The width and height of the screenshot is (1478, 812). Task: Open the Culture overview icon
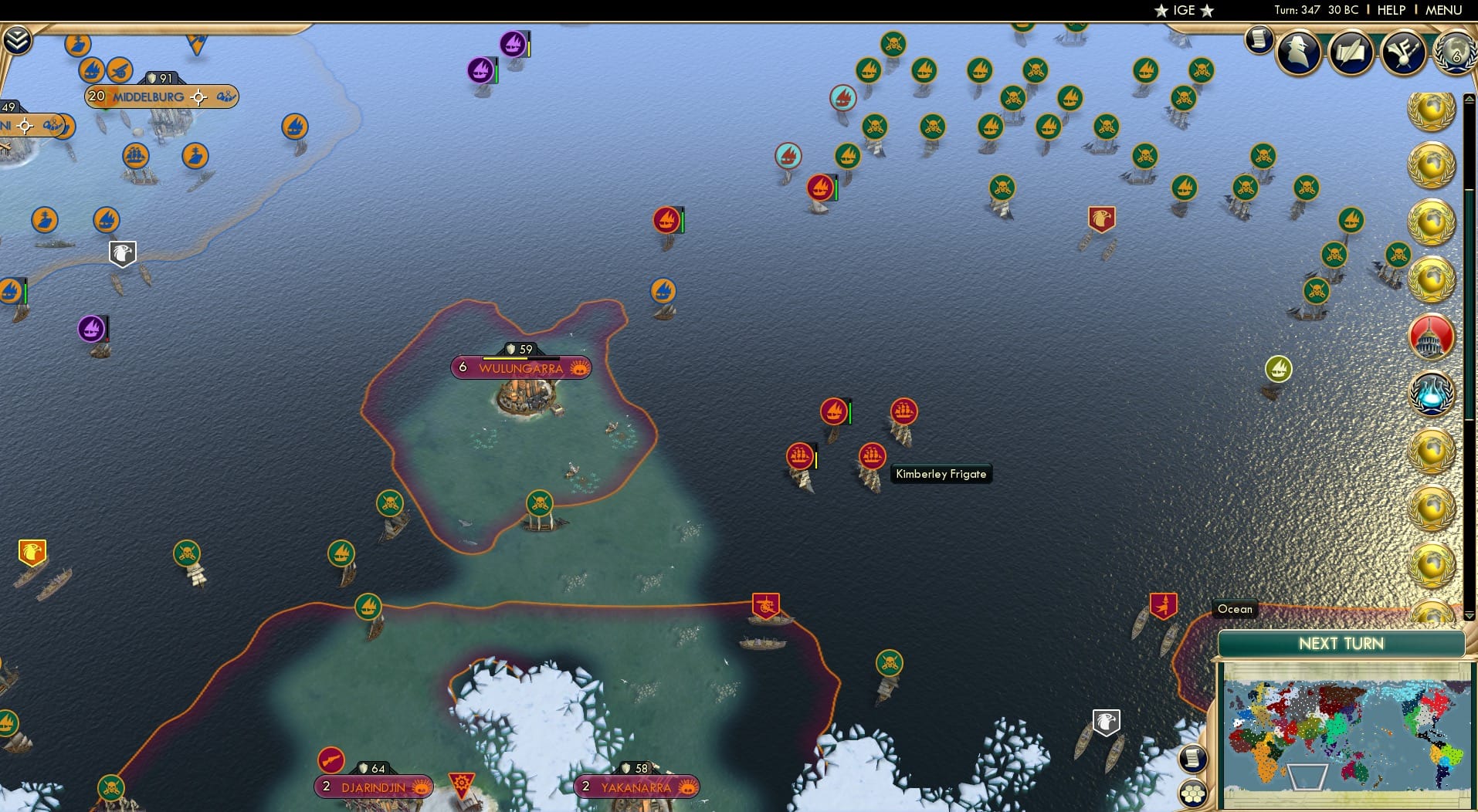1404,52
